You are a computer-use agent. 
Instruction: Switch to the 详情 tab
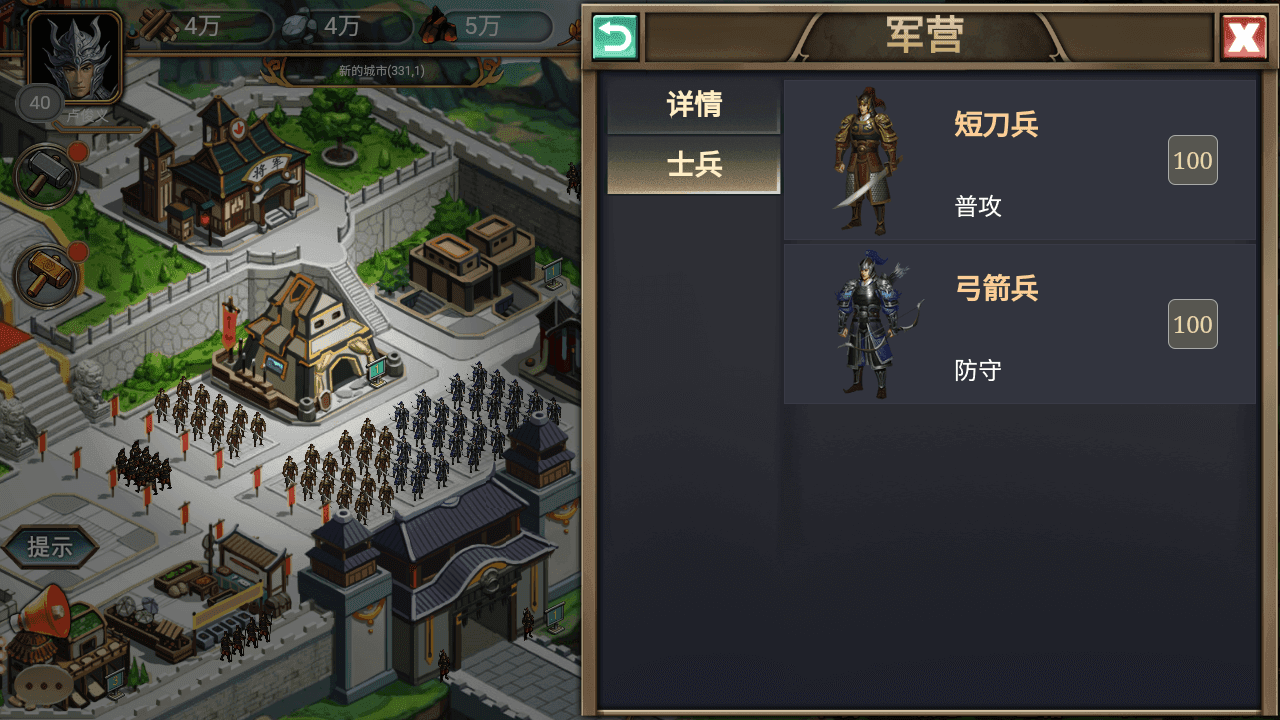(x=695, y=105)
